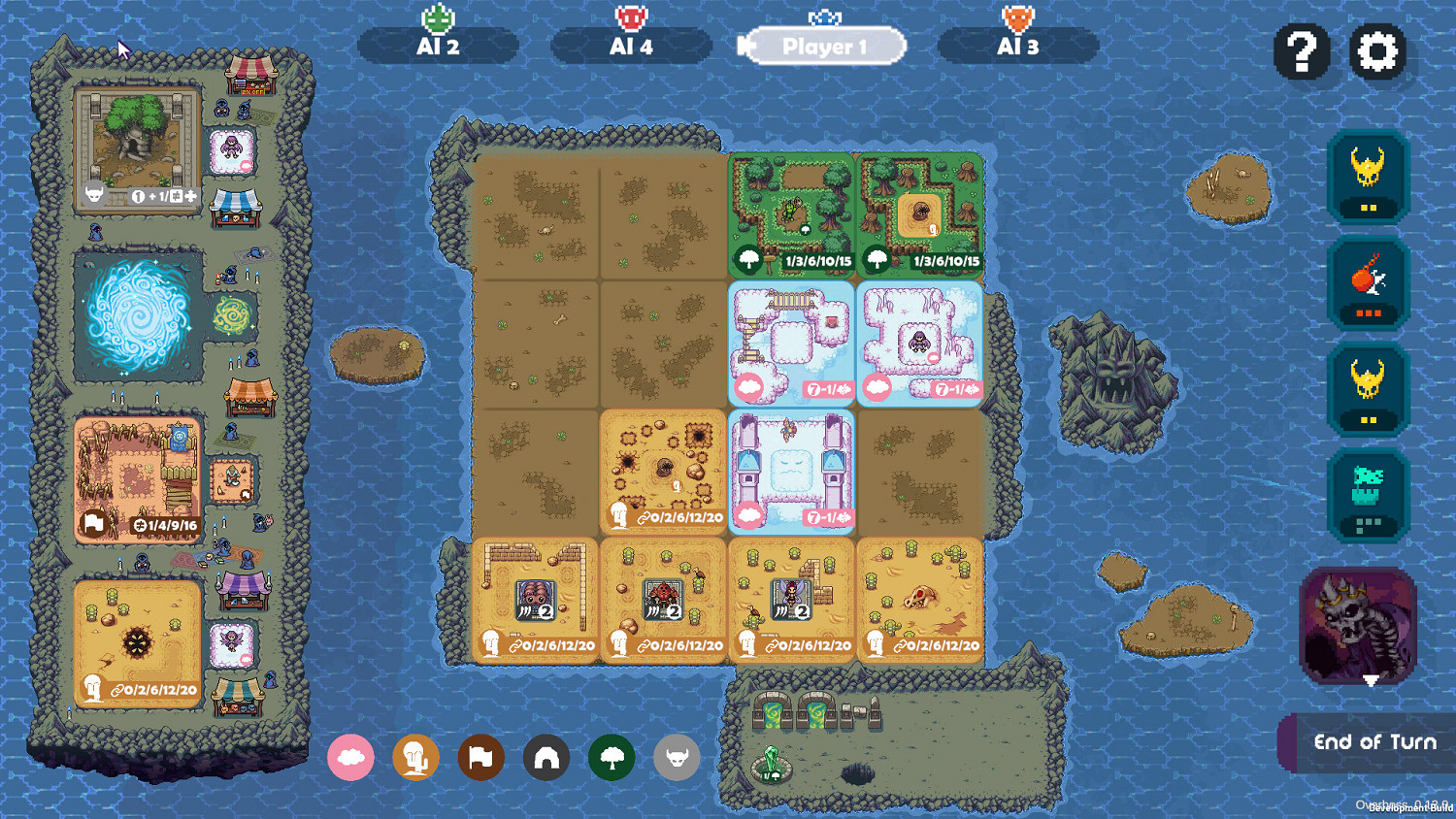
Task: Click the green tree forest filter
Action: pos(612,757)
